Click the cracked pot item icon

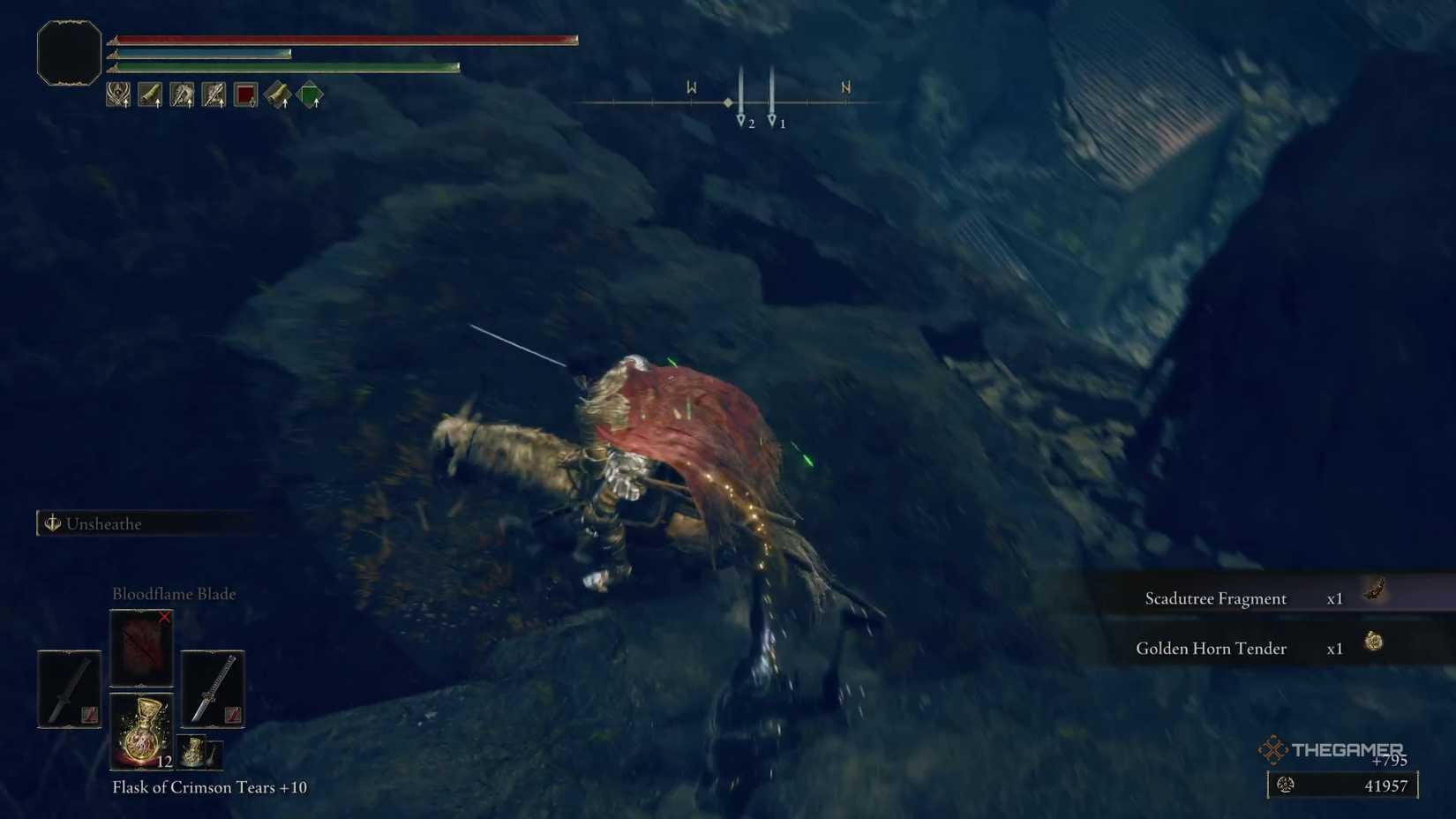(x=196, y=755)
